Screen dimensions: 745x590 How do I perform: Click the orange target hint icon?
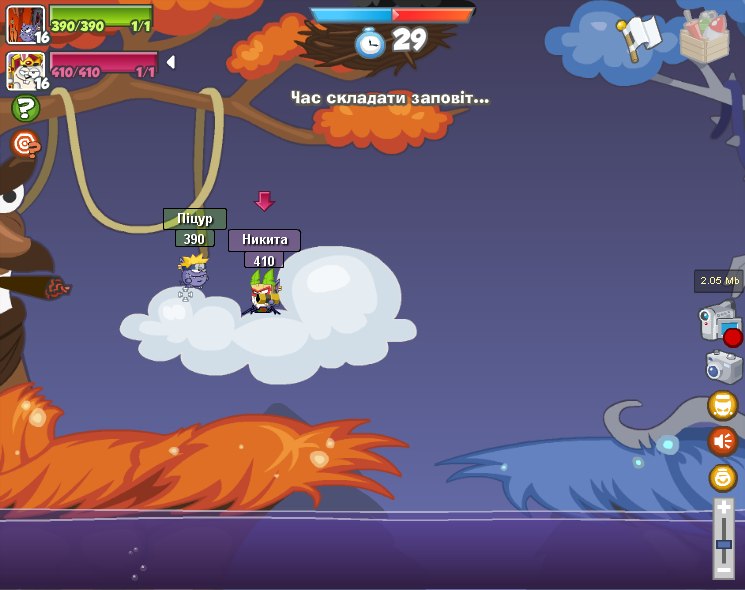pyautogui.click(x=25, y=145)
